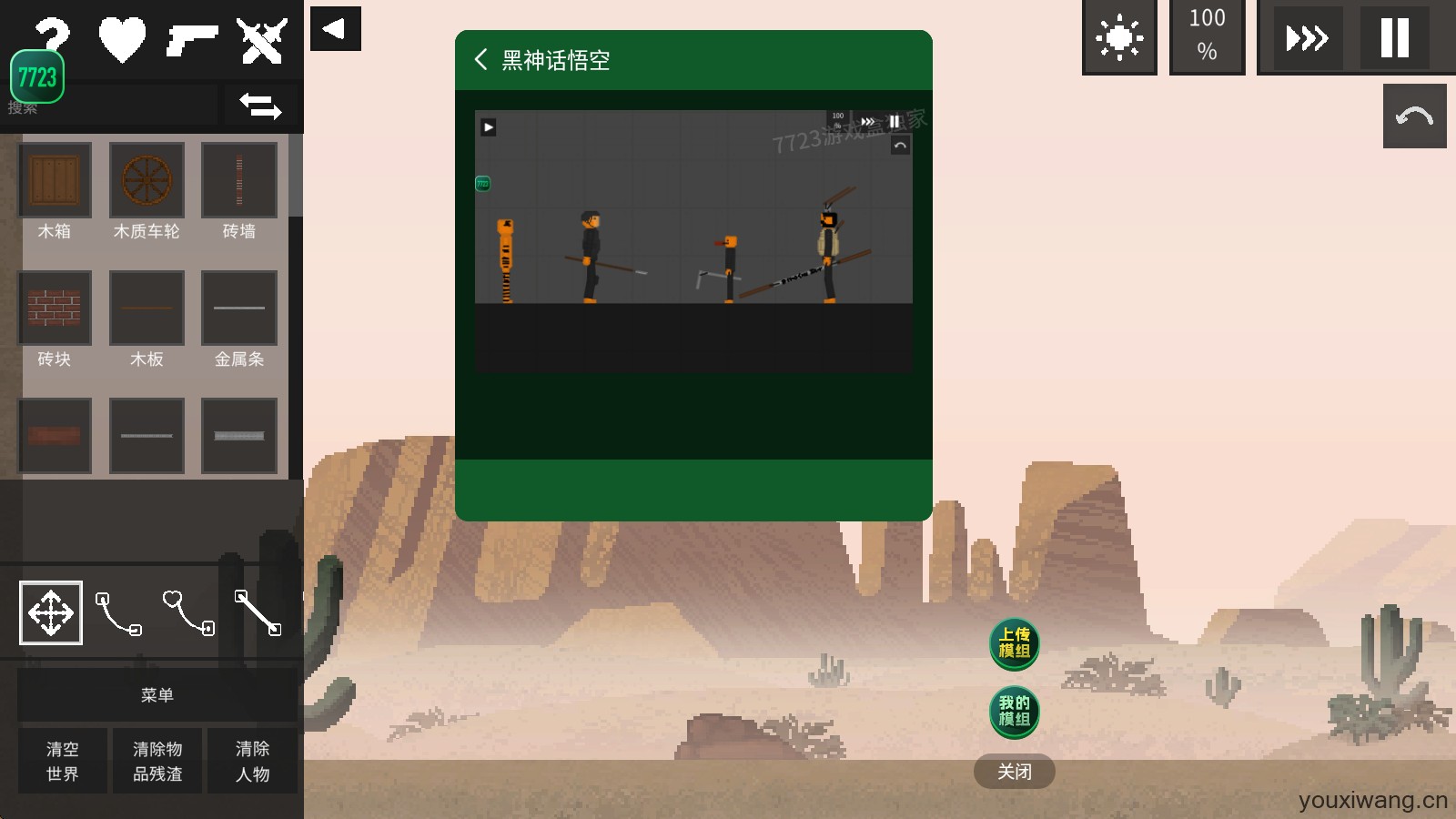The width and height of the screenshot is (1456, 819).
Task: Open the 上传模组 upload mod button
Action: tap(1014, 643)
